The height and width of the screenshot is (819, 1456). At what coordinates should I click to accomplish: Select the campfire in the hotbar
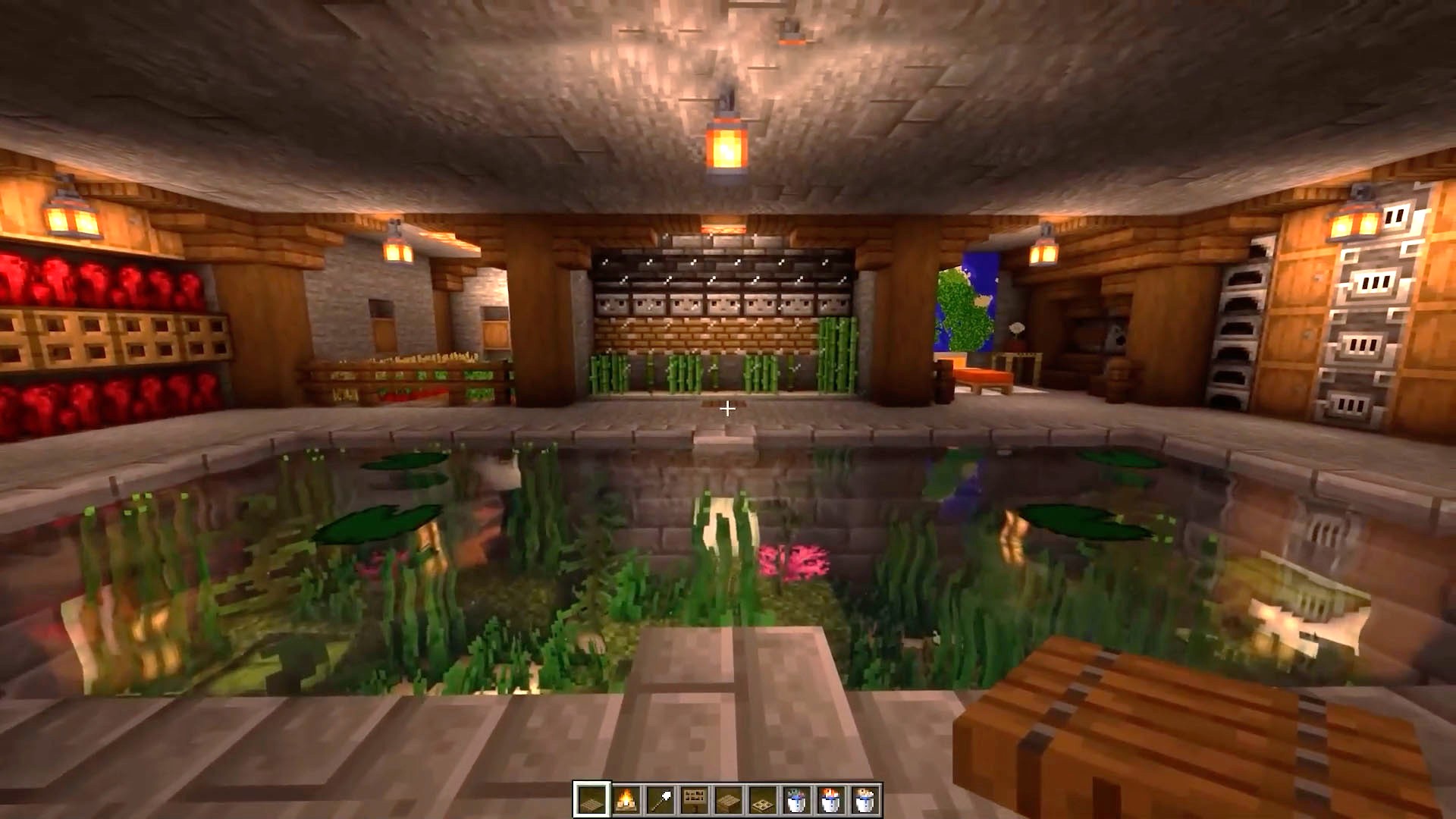pos(625,797)
